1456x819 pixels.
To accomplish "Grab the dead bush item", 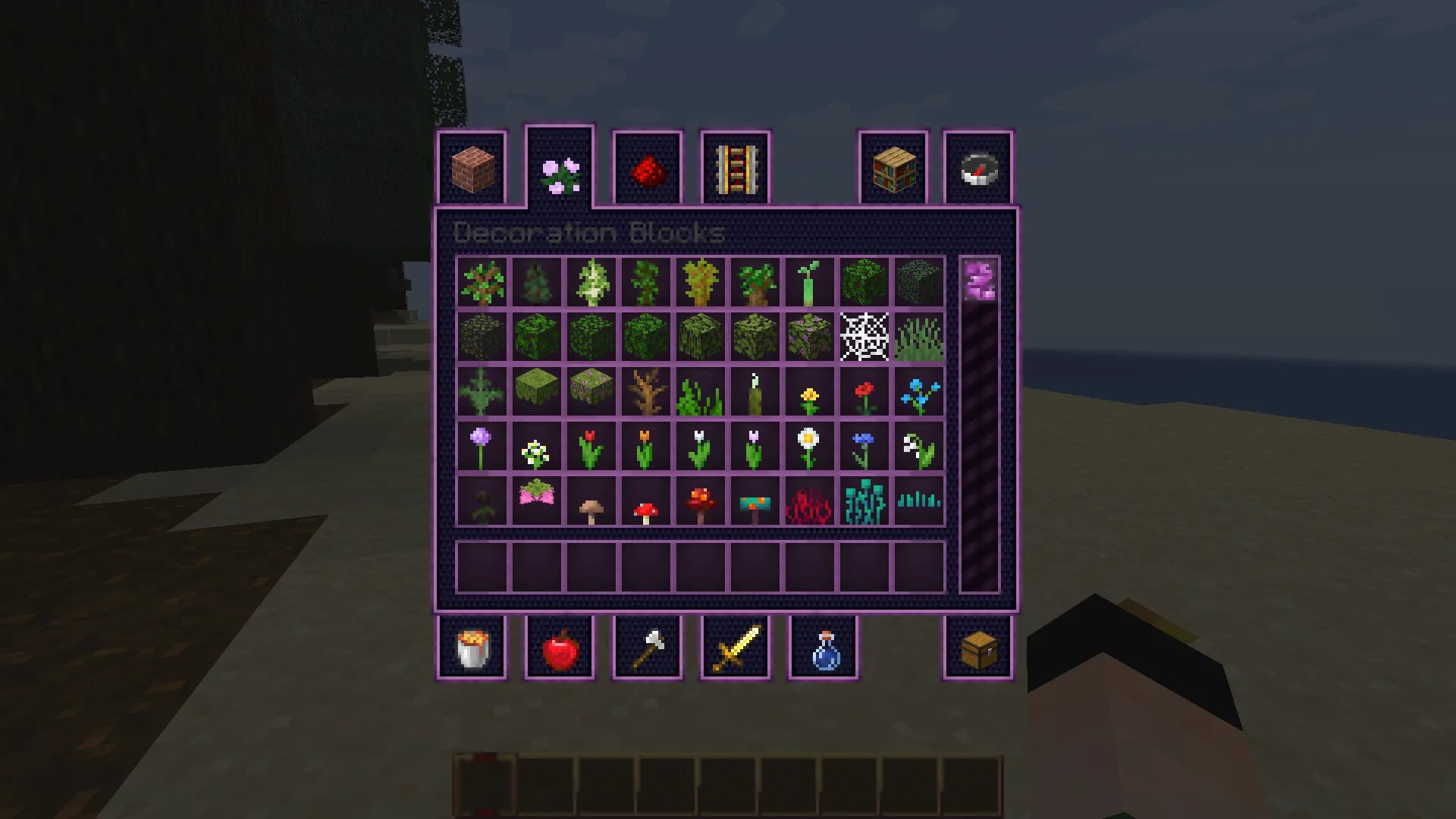I will [645, 391].
